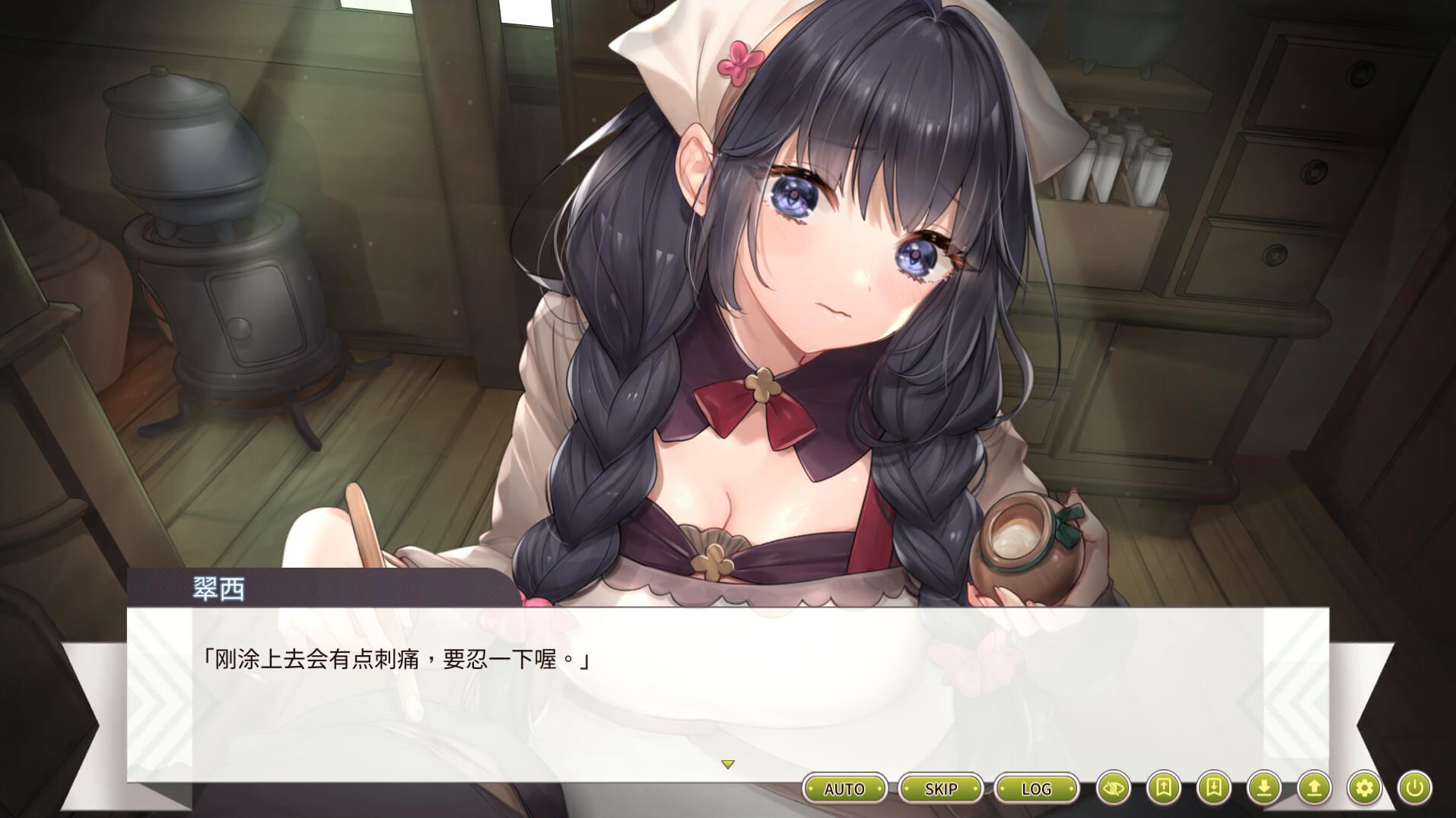1456x818 pixels.
Task: Click the bookmark up-arrow quick icon
Action: click(x=1164, y=788)
